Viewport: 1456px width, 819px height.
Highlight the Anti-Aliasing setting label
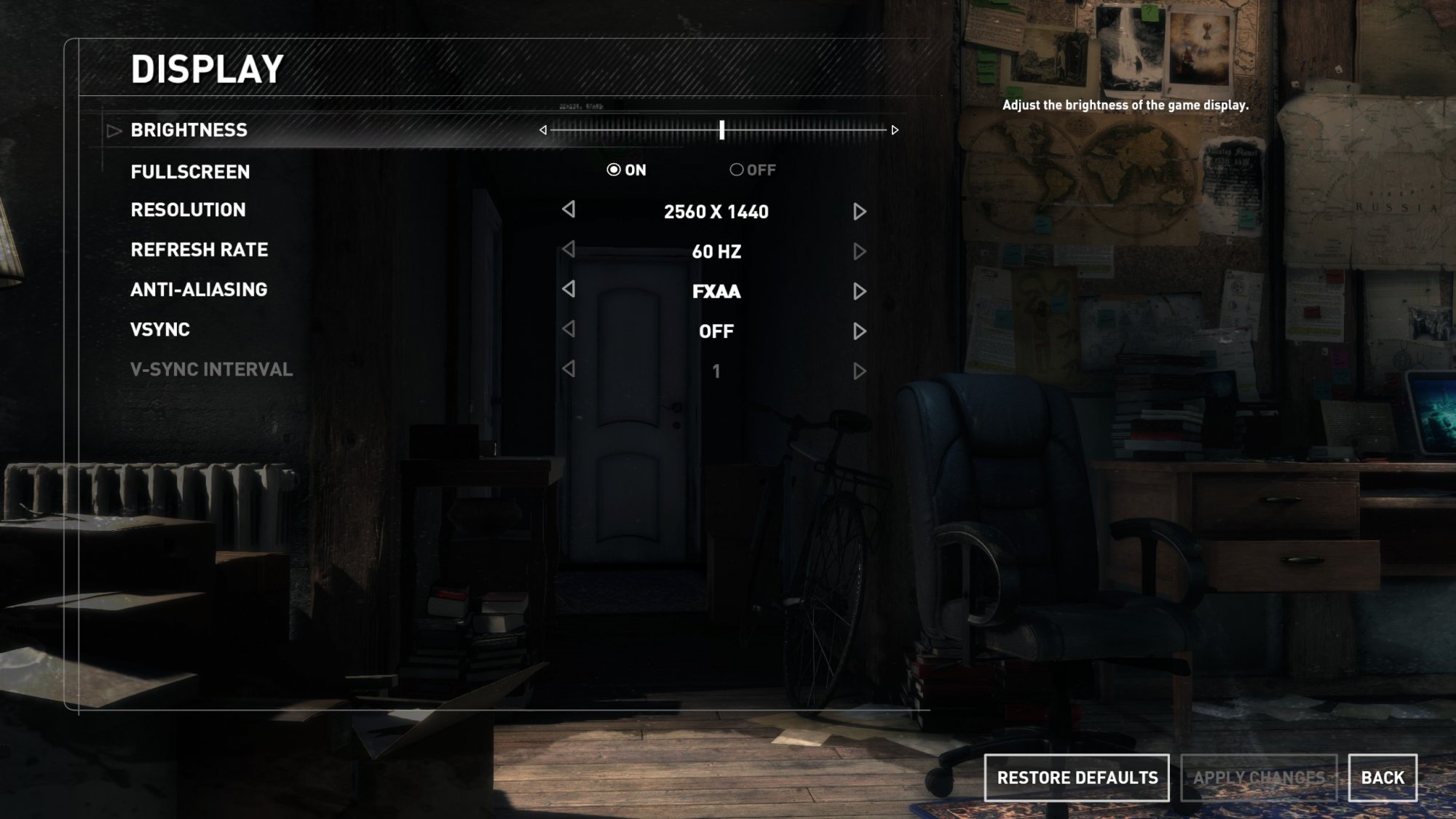199,290
